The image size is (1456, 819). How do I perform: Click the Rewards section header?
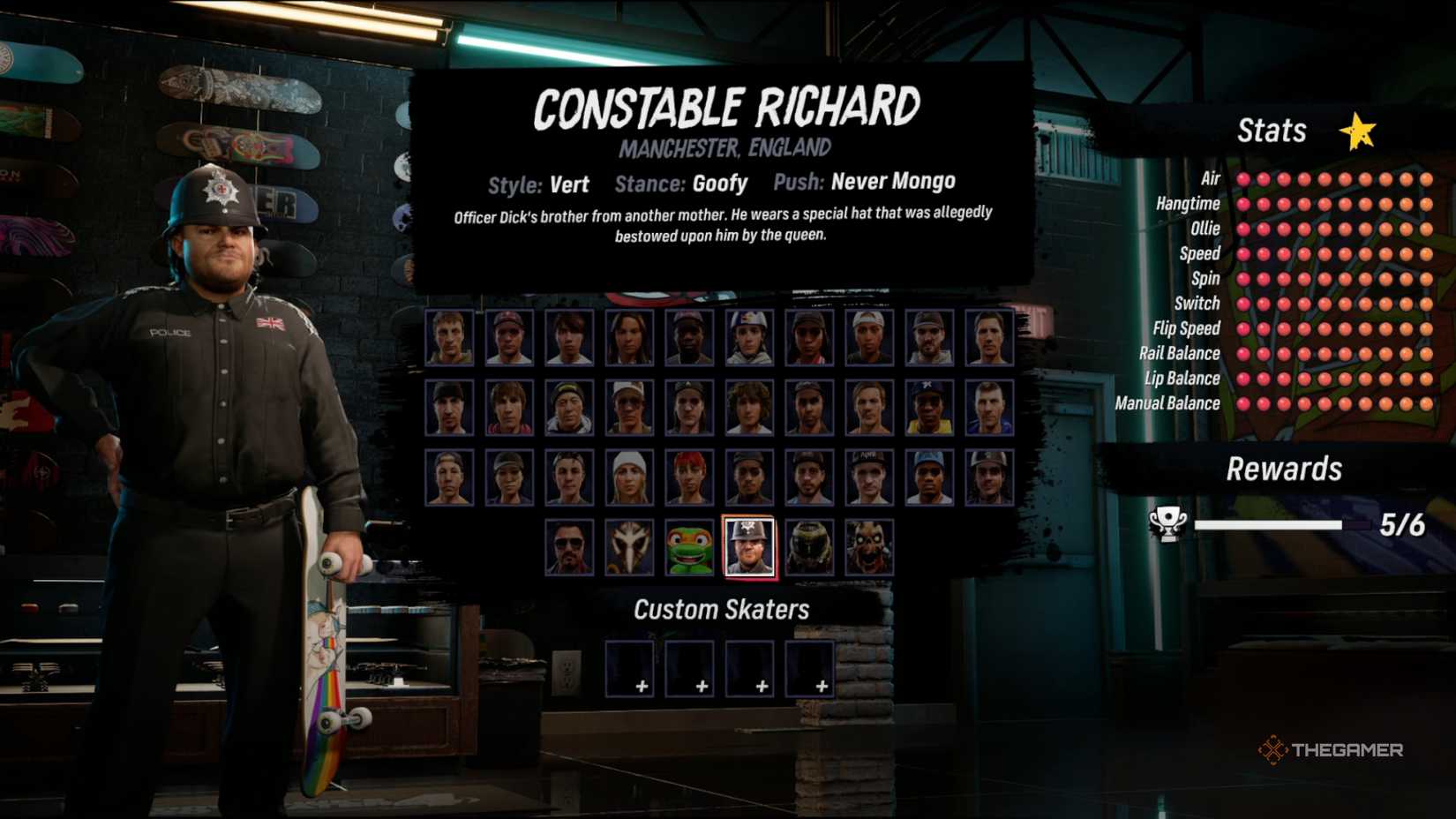click(1284, 470)
